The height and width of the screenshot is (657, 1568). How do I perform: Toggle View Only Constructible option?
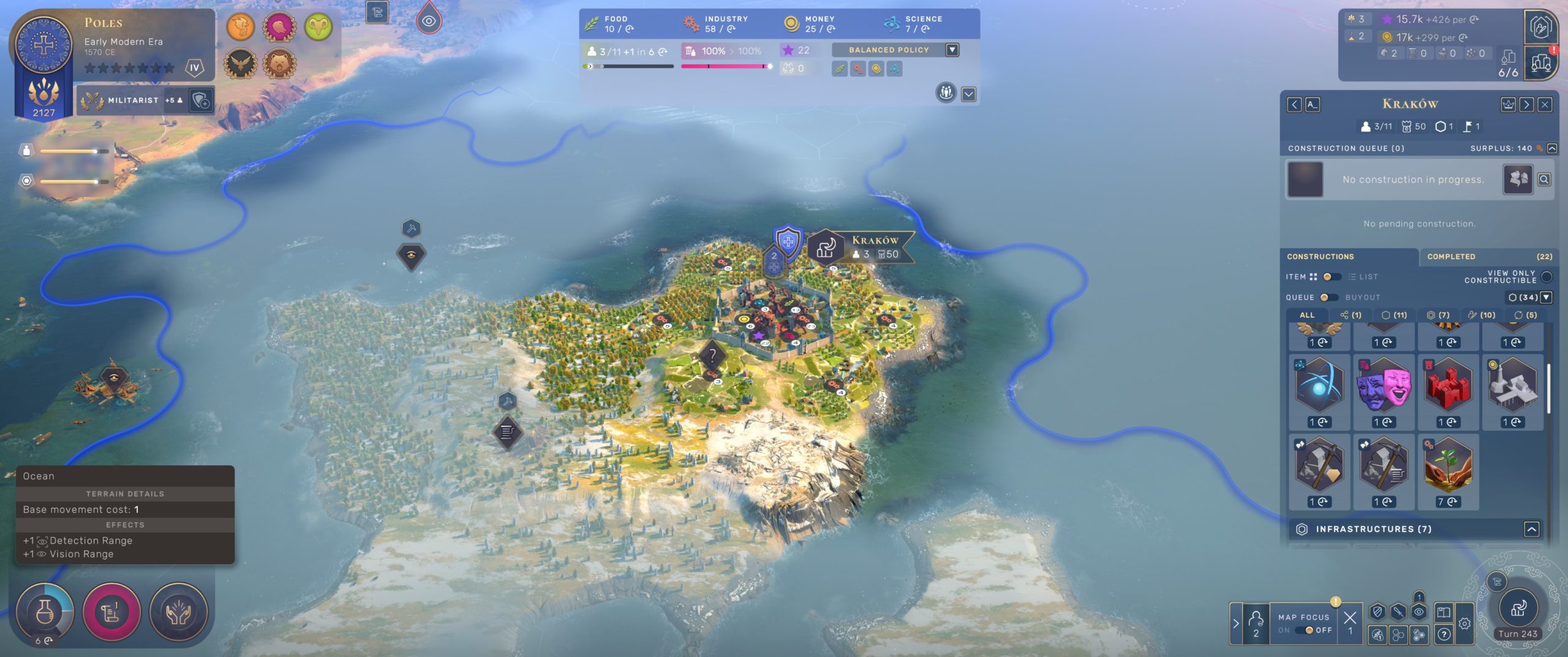coord(1546,277)
